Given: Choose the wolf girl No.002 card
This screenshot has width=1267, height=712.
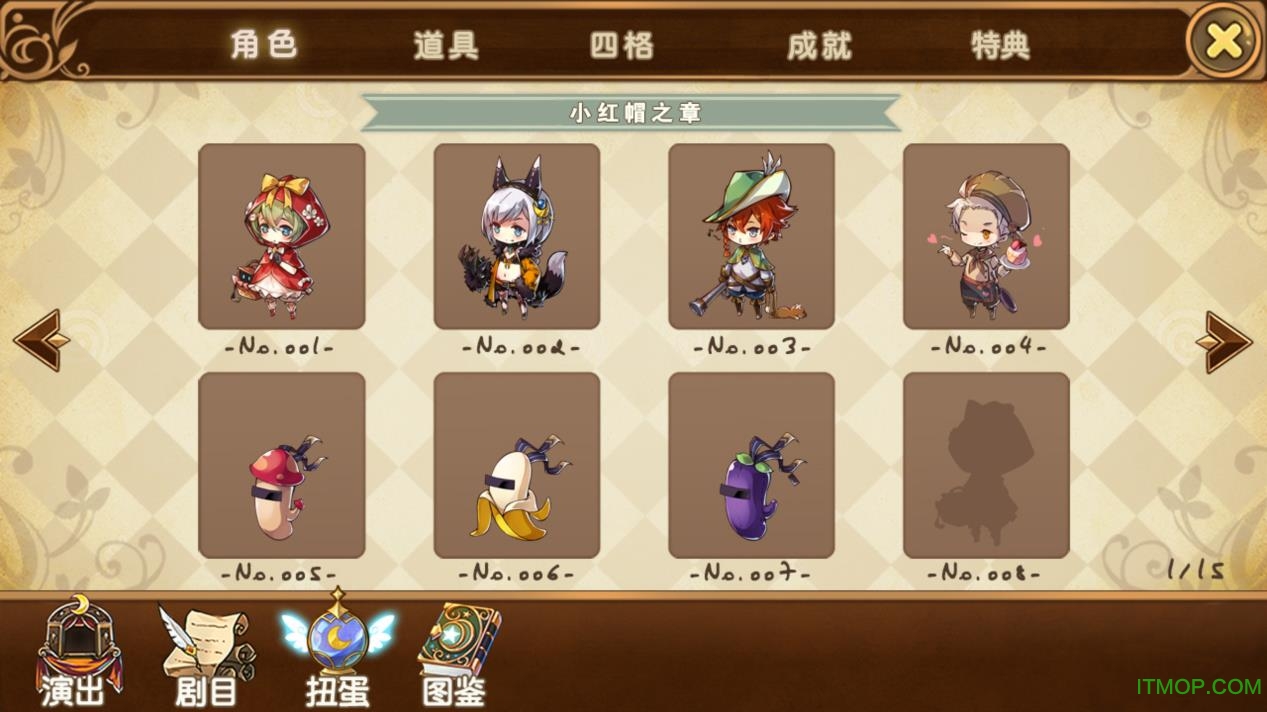Looking at the screenshot, I should tap(516, 236).
